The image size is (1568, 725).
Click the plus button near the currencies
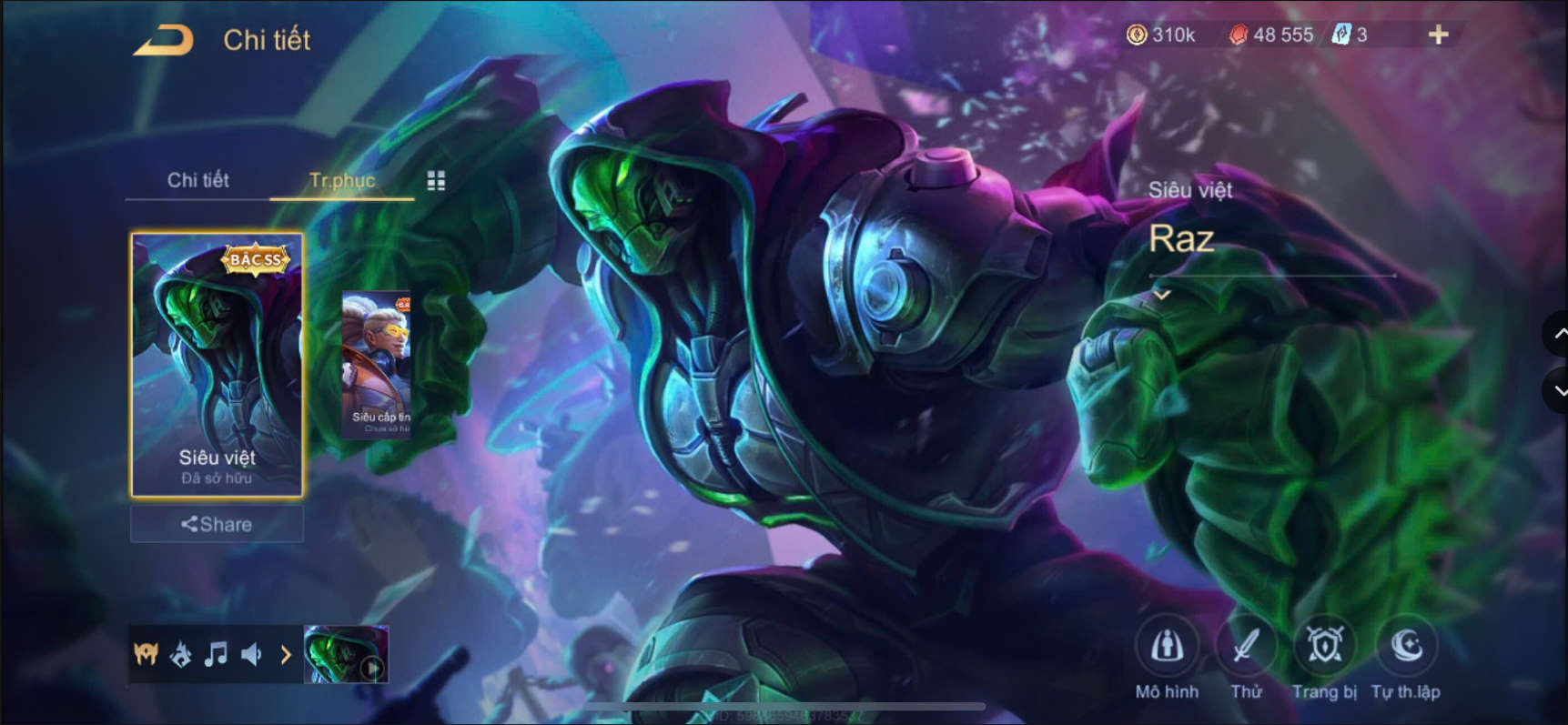1438,35
